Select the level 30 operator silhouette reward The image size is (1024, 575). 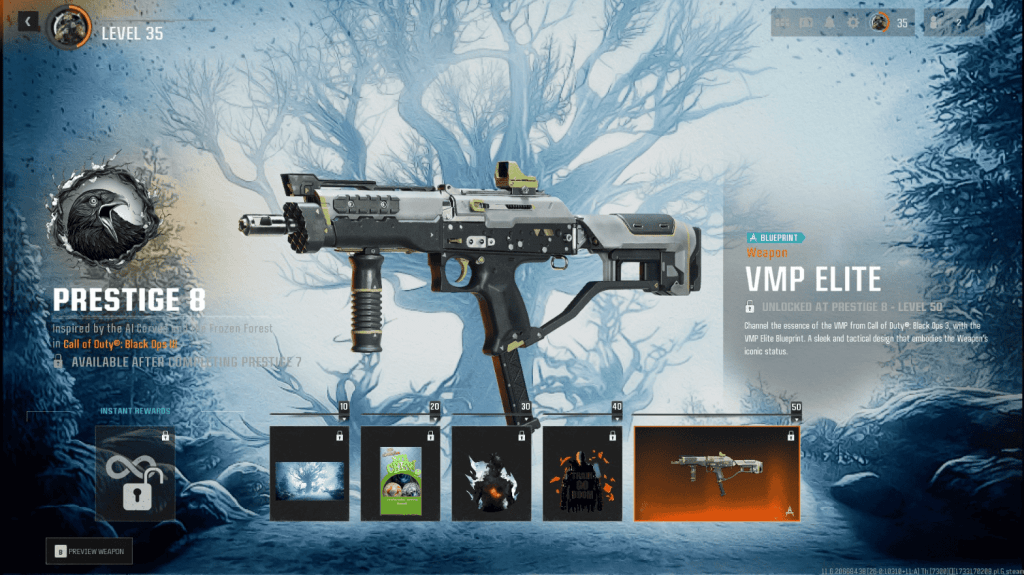[x=492, y=473]
